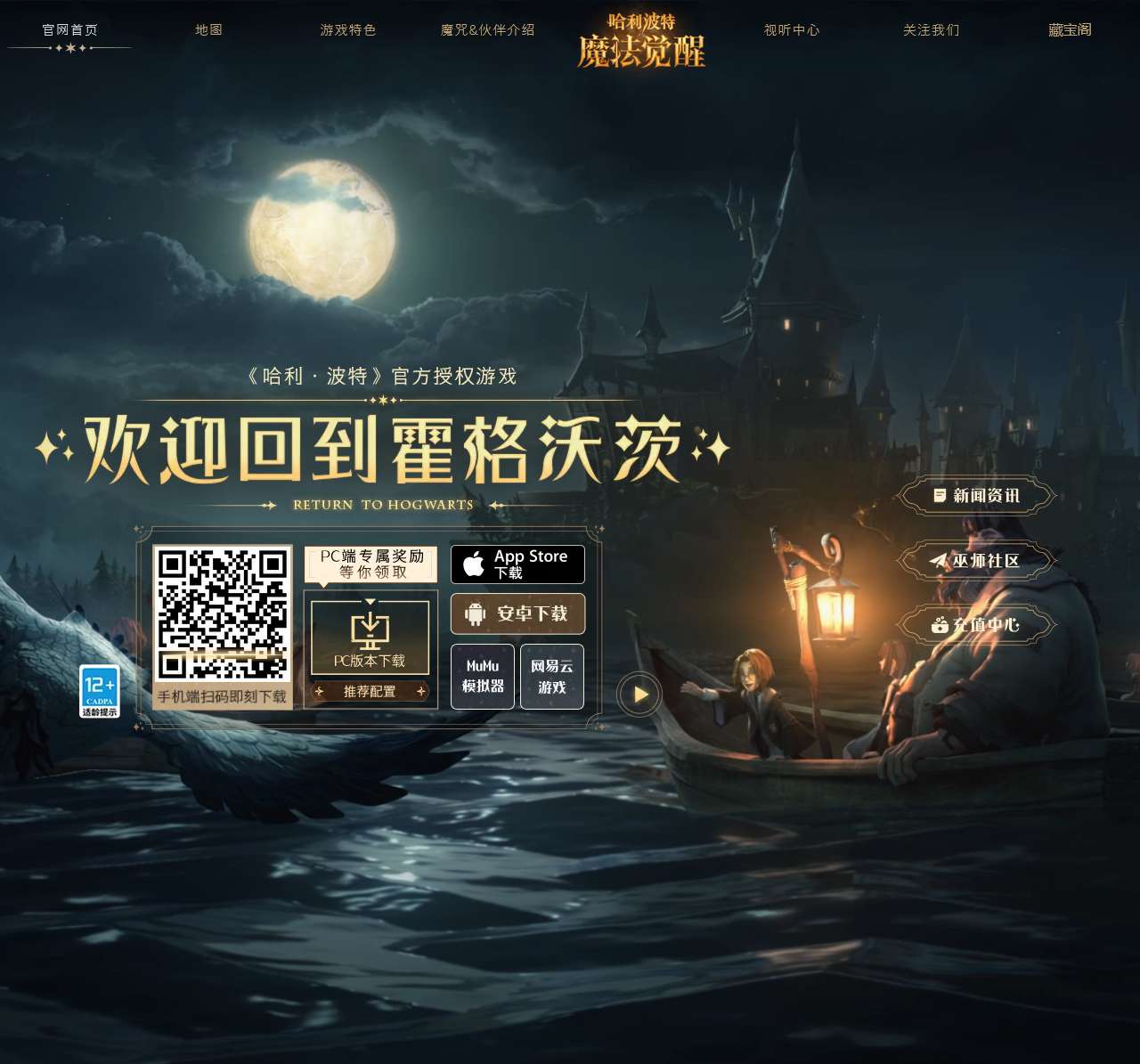The image size is (1140, 1064).
Task: Play the promotional video
Action: coord(639,695)
